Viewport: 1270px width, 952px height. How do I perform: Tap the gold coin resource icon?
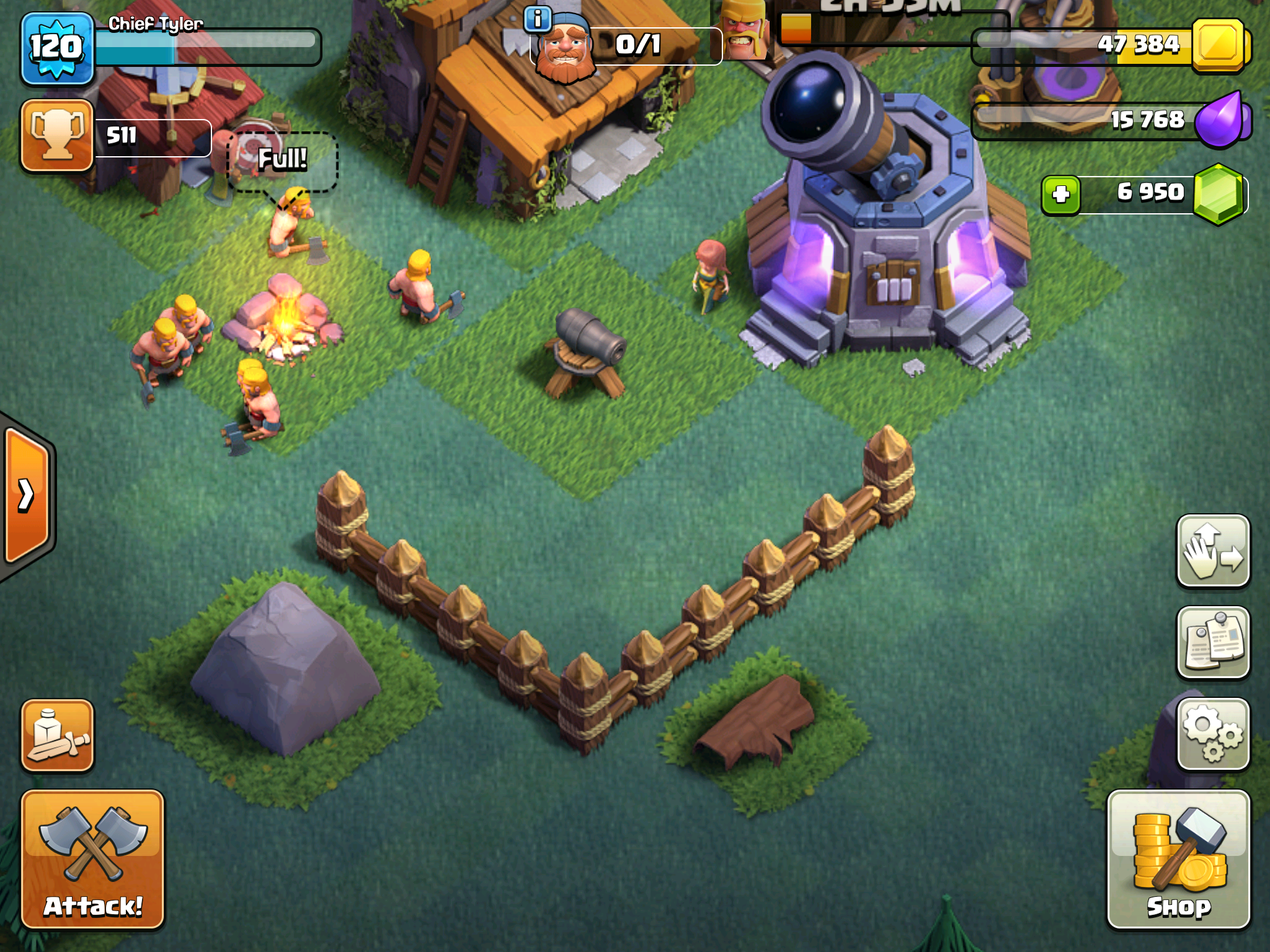coord(1218,46)
